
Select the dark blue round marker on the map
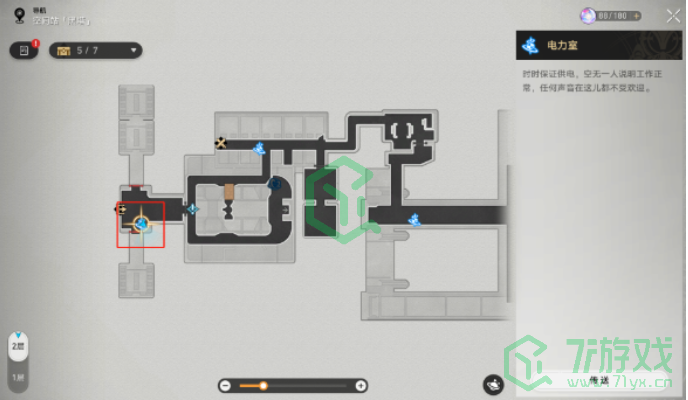tap(275, 183)
